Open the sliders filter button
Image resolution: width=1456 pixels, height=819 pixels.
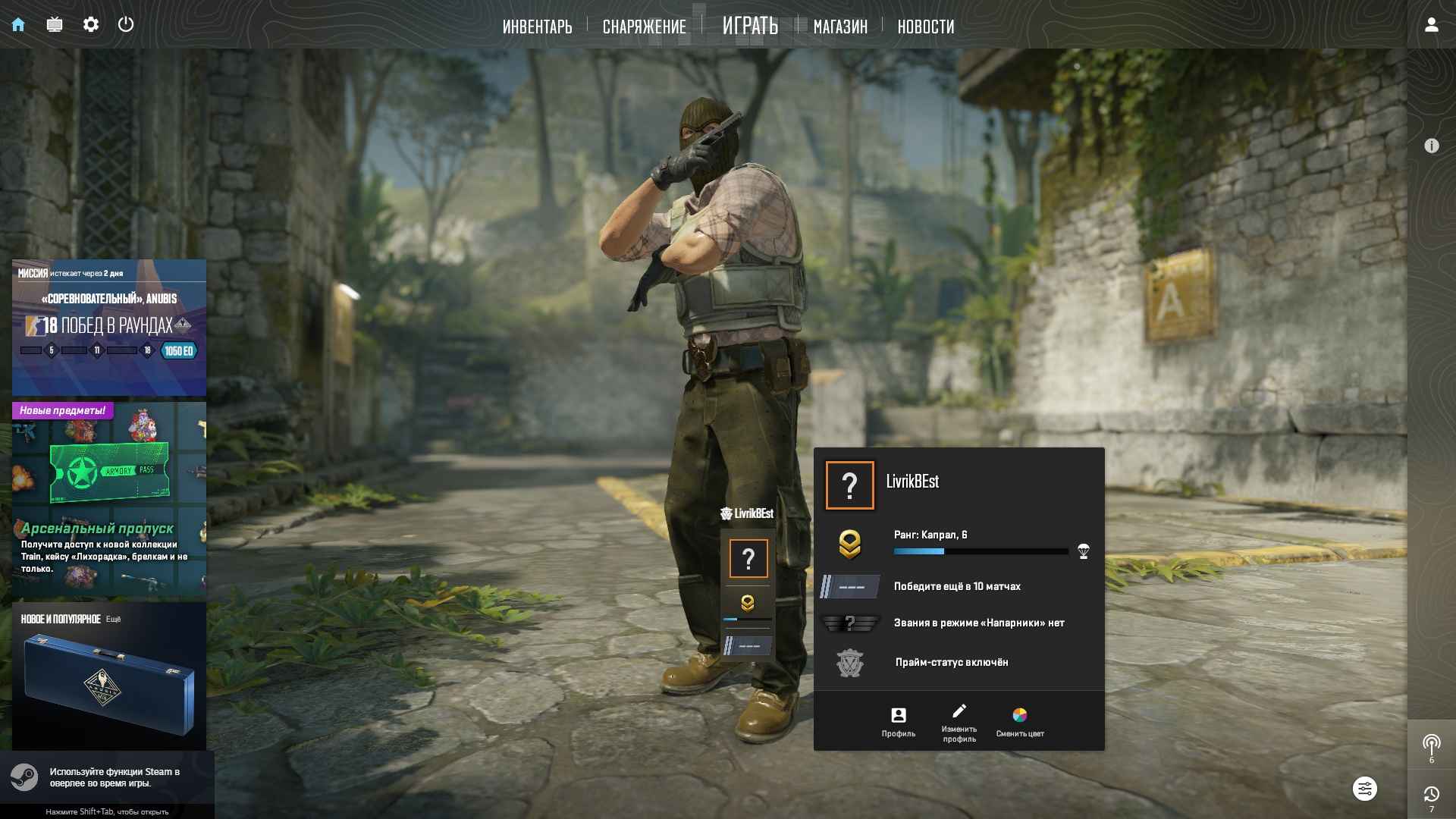(1364, 789)
